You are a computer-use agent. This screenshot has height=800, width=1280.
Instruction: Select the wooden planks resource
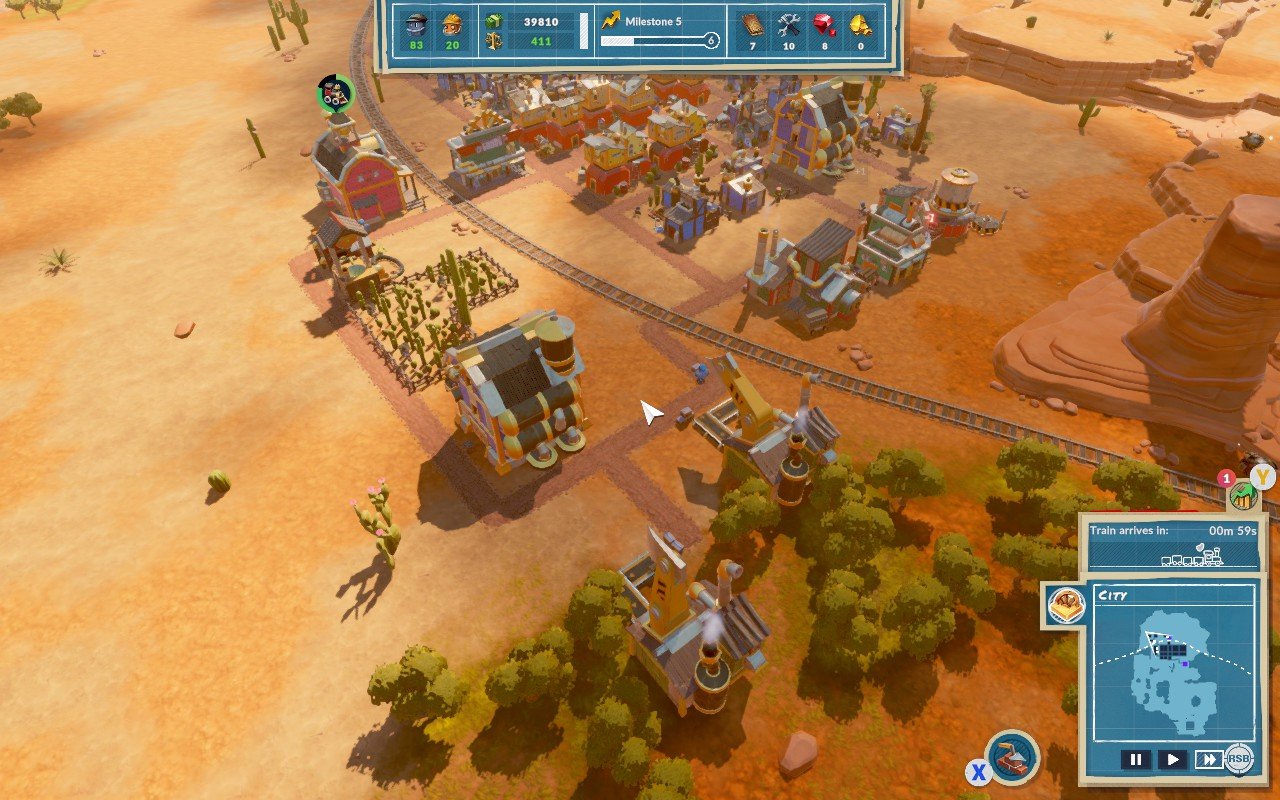752,24
